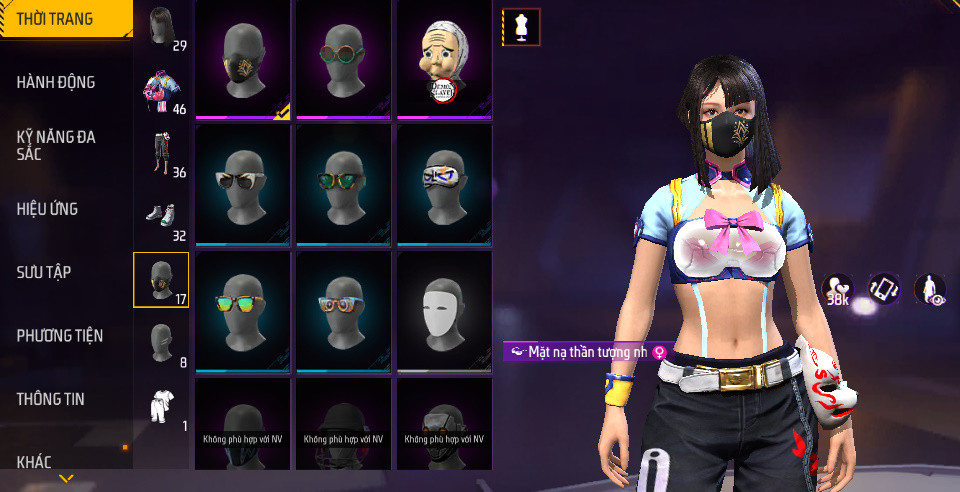Click the mannequin icon above the character
The width and height of the screenshot is (960, 492).
coord(521,28)
